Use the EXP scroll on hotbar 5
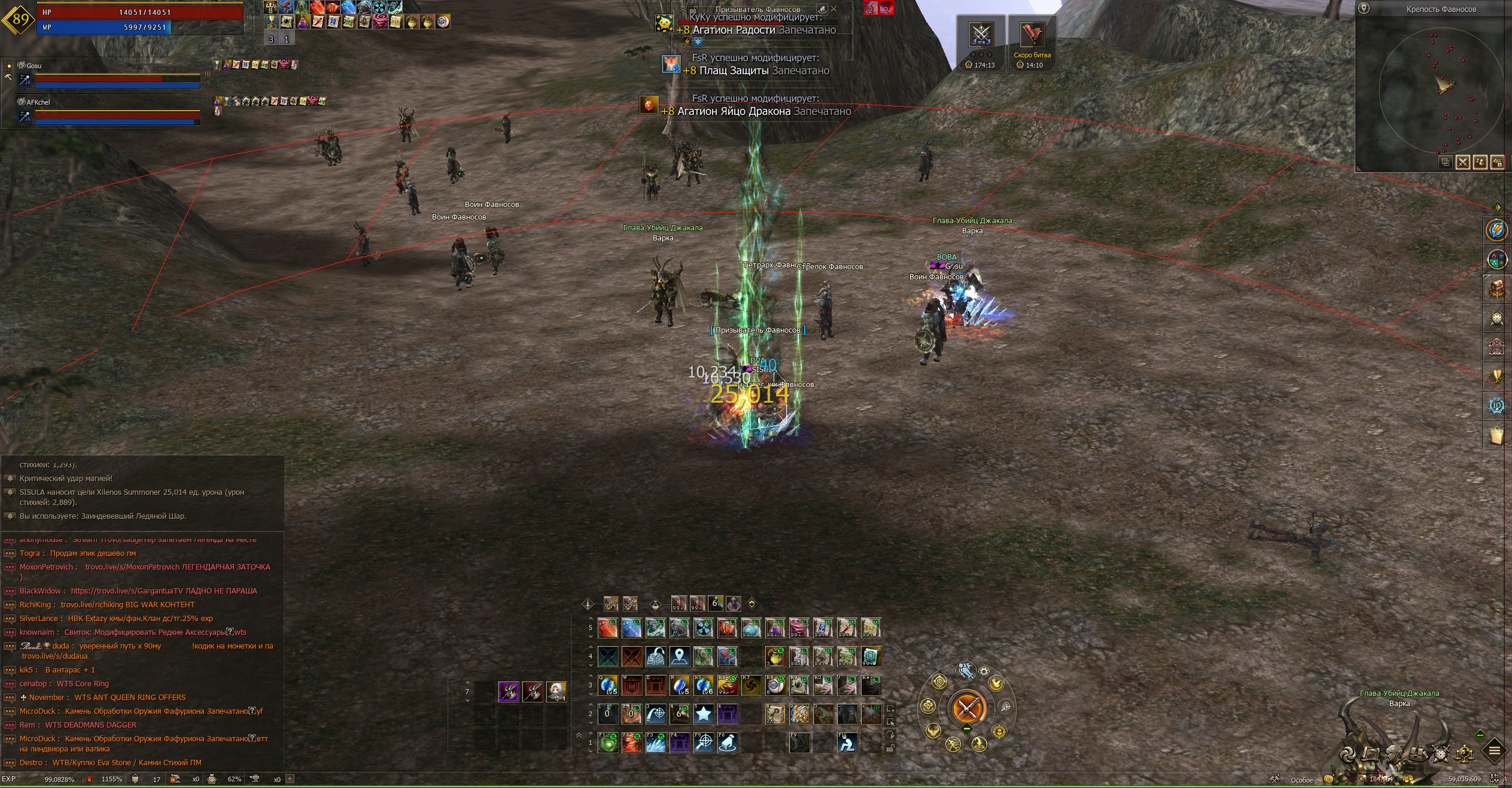 (x=871, y=628)
